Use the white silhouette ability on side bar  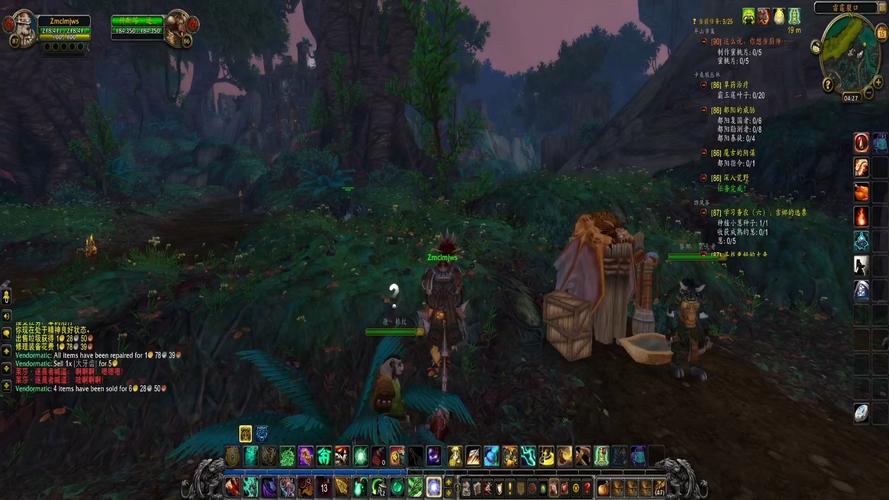coord(861,265)
